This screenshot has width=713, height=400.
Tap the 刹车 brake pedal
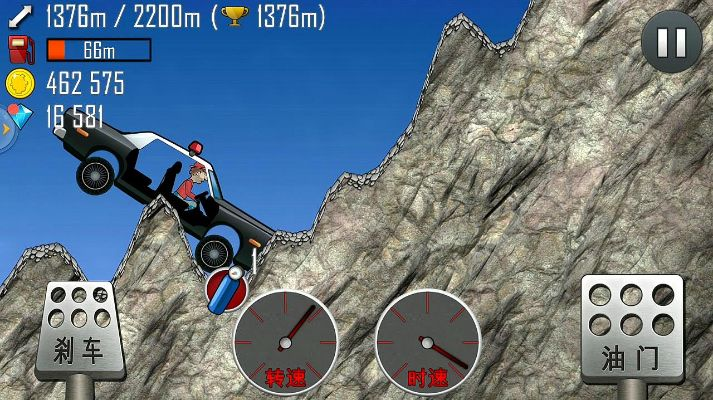79,329
